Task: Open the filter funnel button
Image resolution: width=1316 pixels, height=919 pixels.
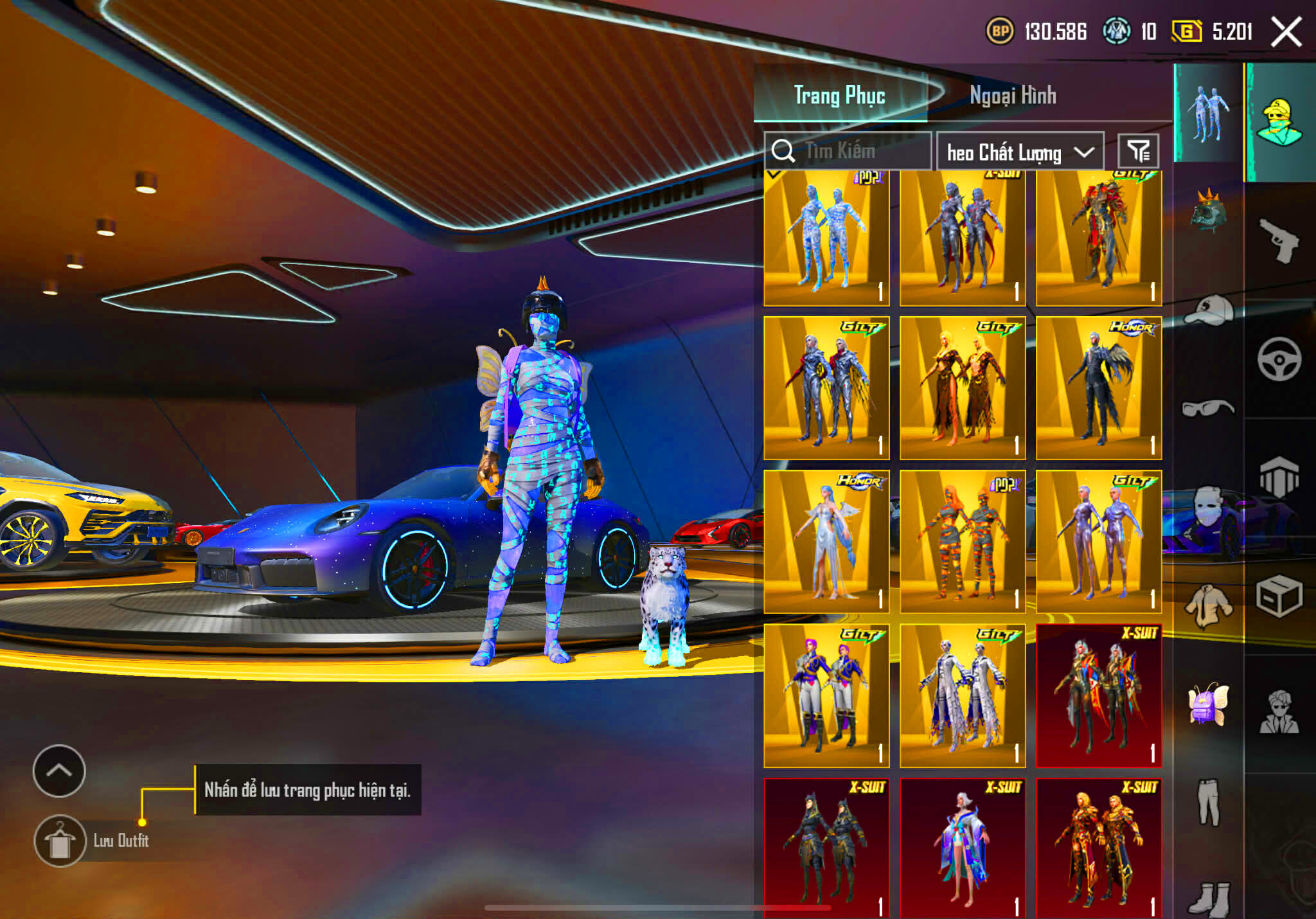Action: pos(1138,152)
